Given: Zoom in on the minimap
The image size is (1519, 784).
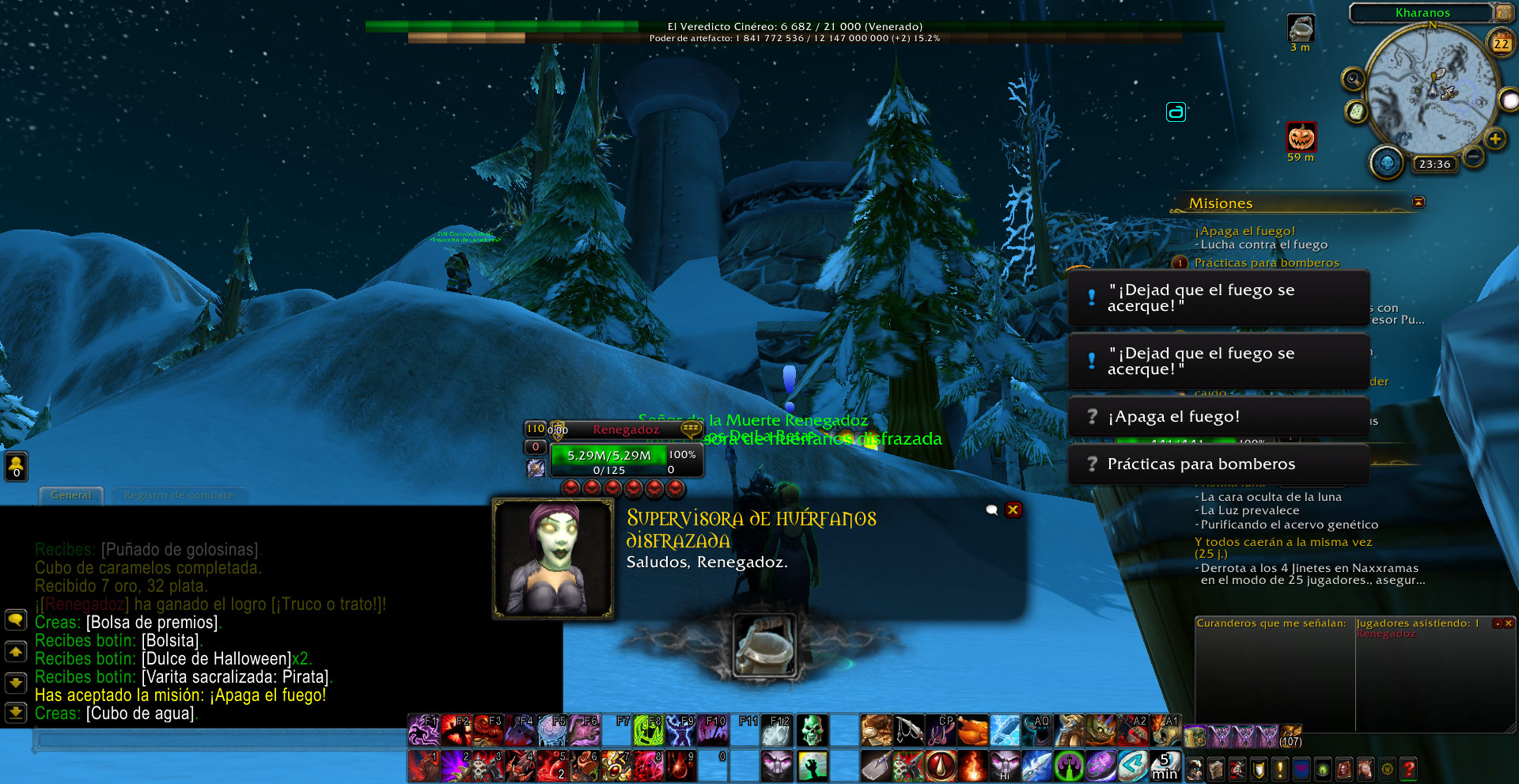Looking at the screenshot, I should click(1494, 139).
